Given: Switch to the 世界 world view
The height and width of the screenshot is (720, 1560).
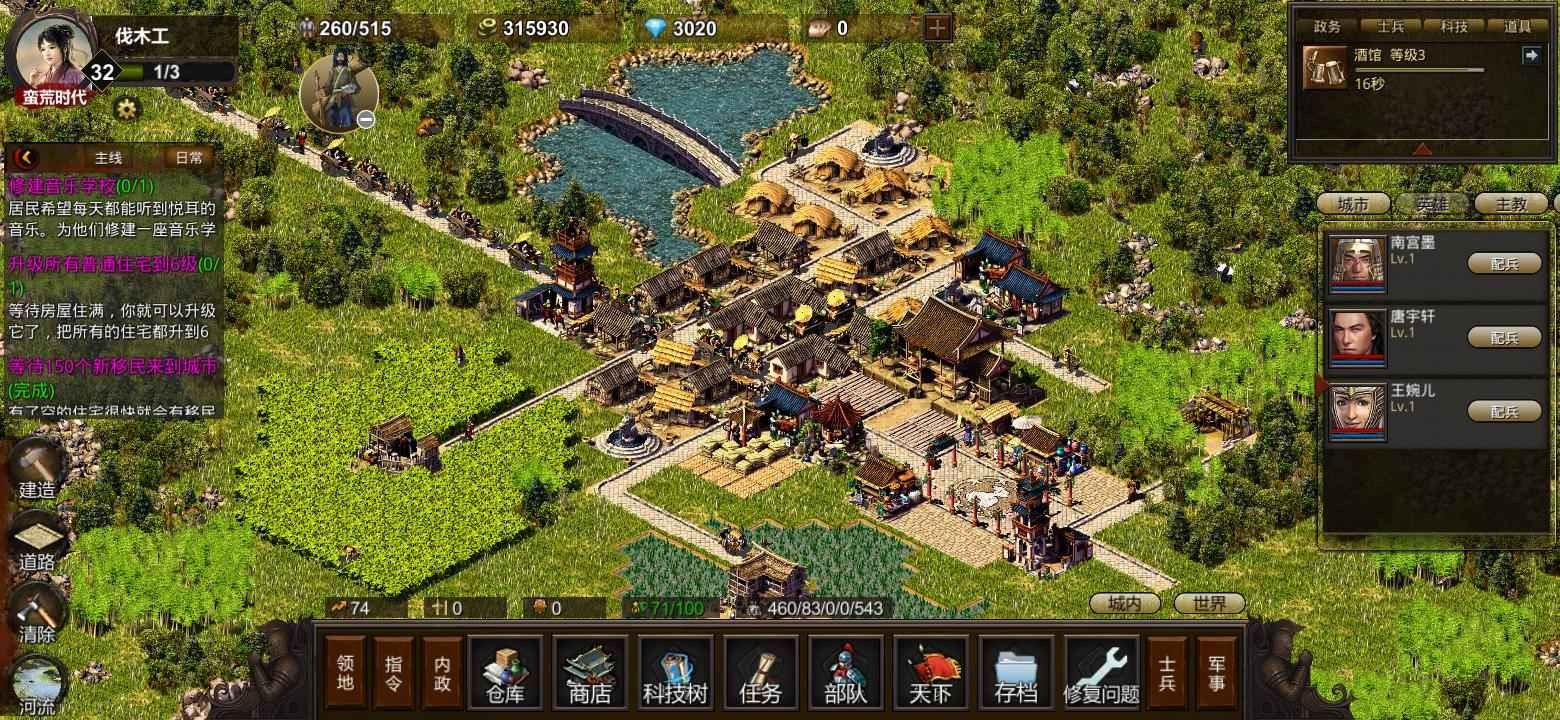Looking at the screenshot, I should (x=1209, y=604).
